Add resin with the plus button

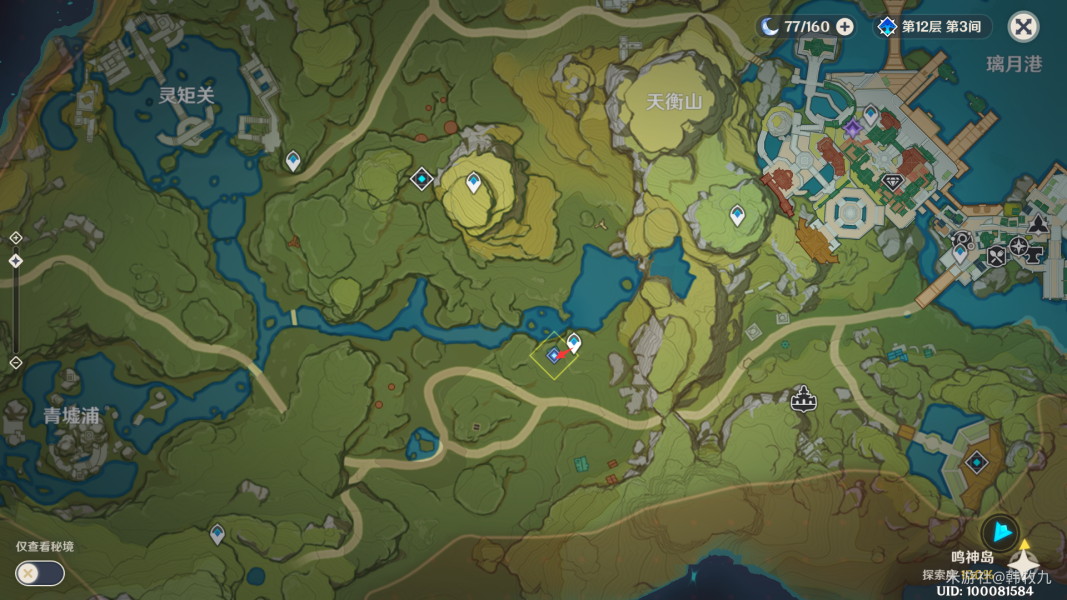point(845,27)
